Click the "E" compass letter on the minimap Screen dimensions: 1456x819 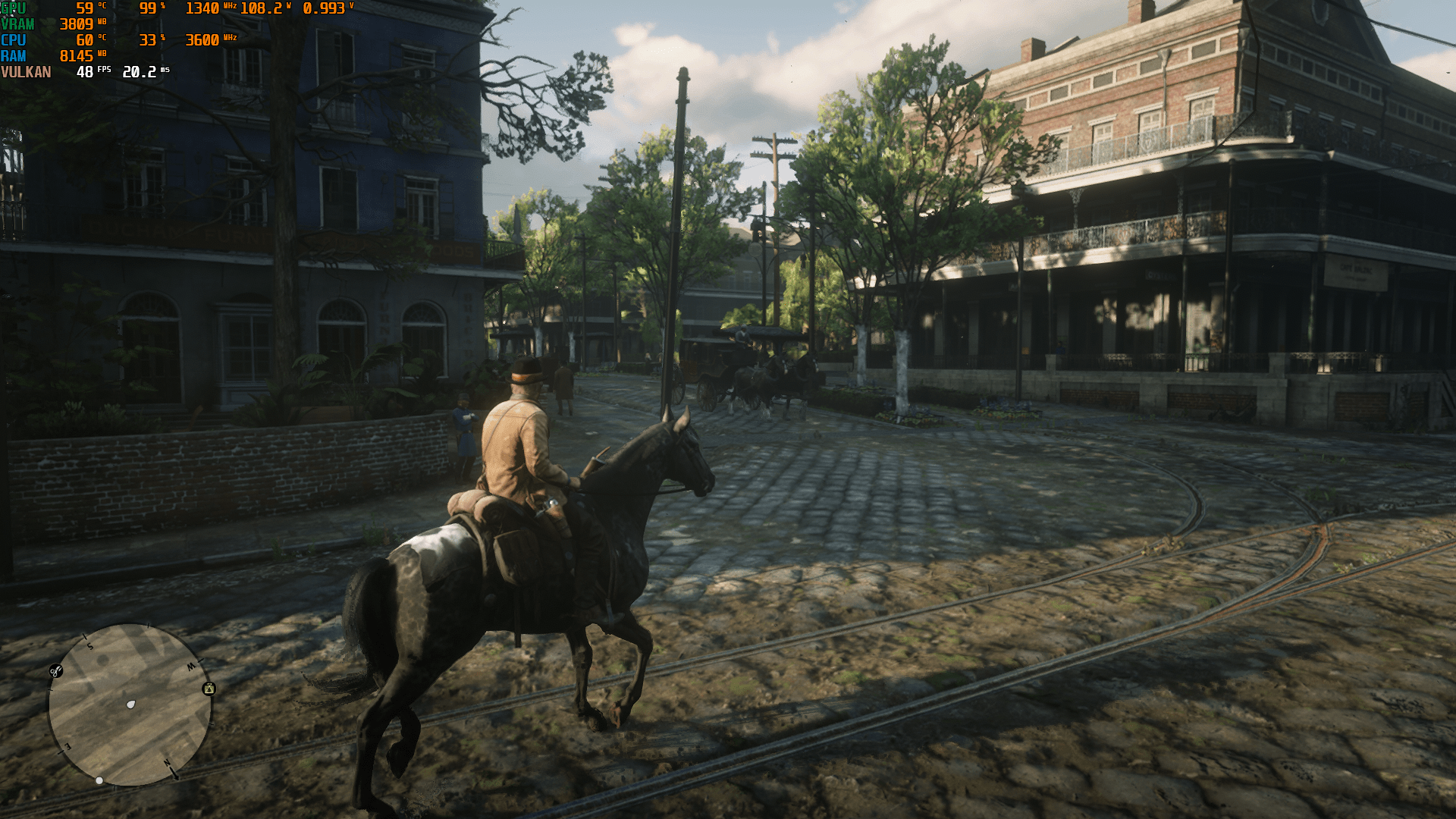pos(67,746)
